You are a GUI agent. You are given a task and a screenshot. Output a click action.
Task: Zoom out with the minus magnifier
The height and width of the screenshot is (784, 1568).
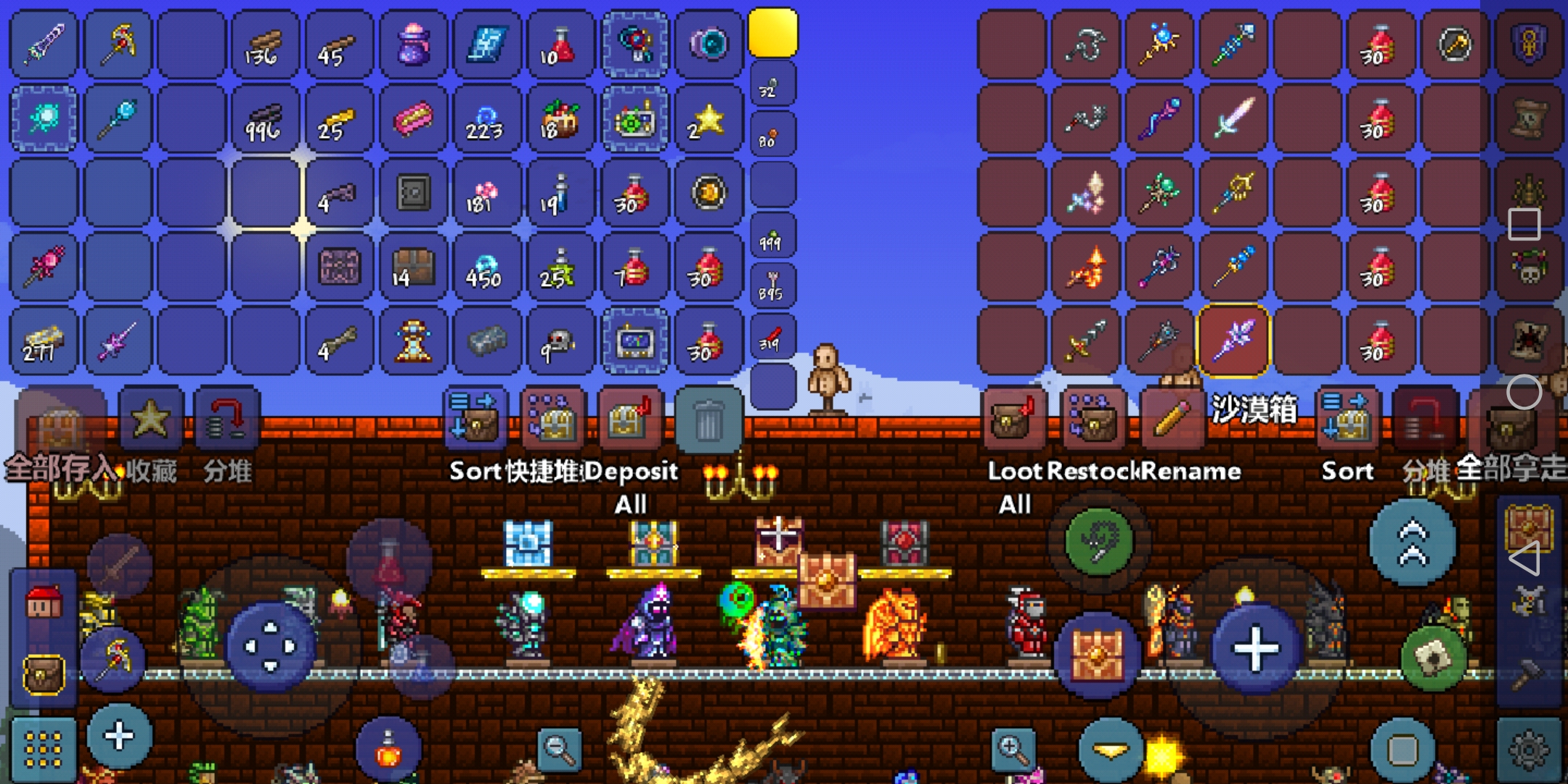pos(559,748)
